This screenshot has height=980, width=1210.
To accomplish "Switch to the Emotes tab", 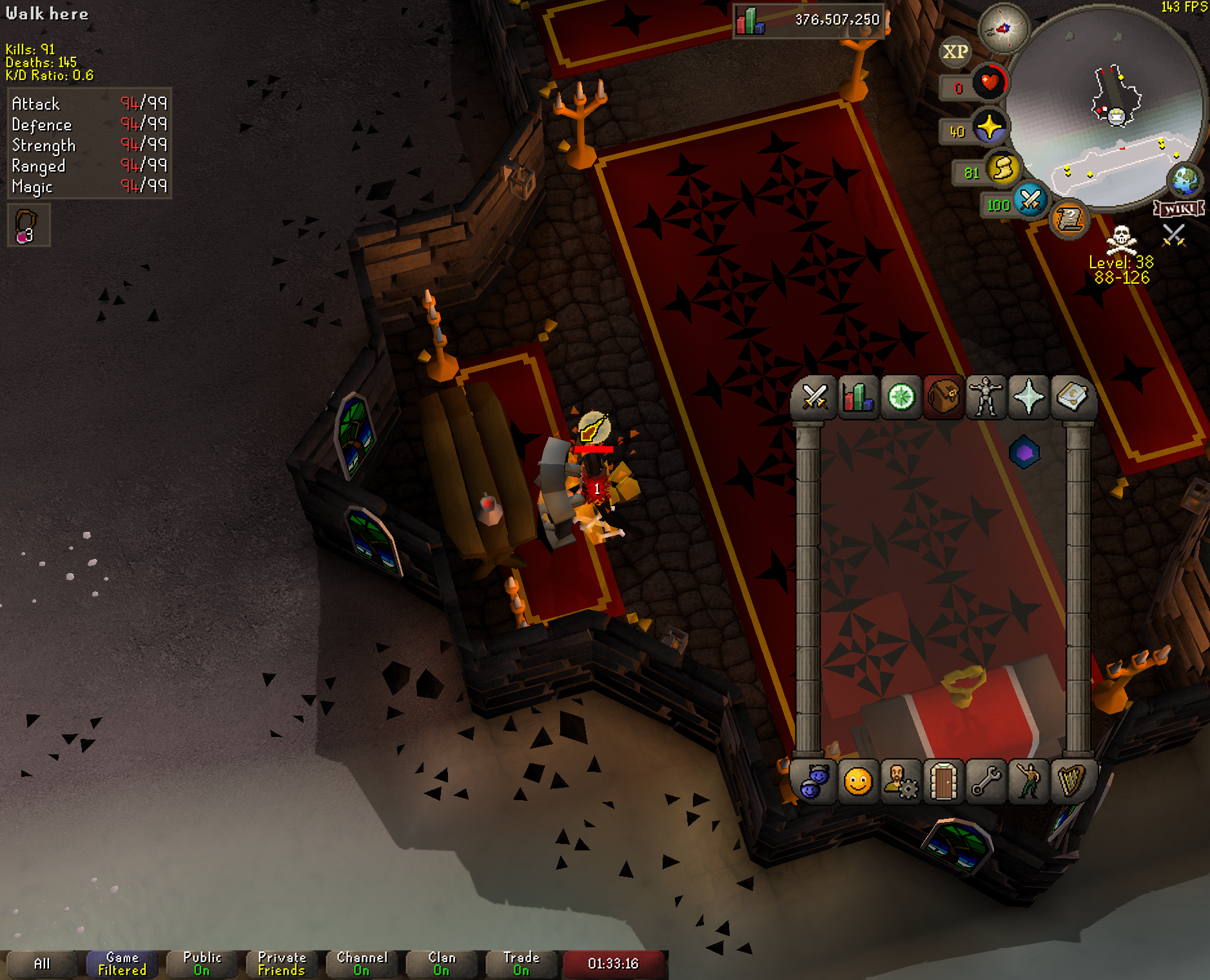I will pyautogui.click(x=1029, y=782).
